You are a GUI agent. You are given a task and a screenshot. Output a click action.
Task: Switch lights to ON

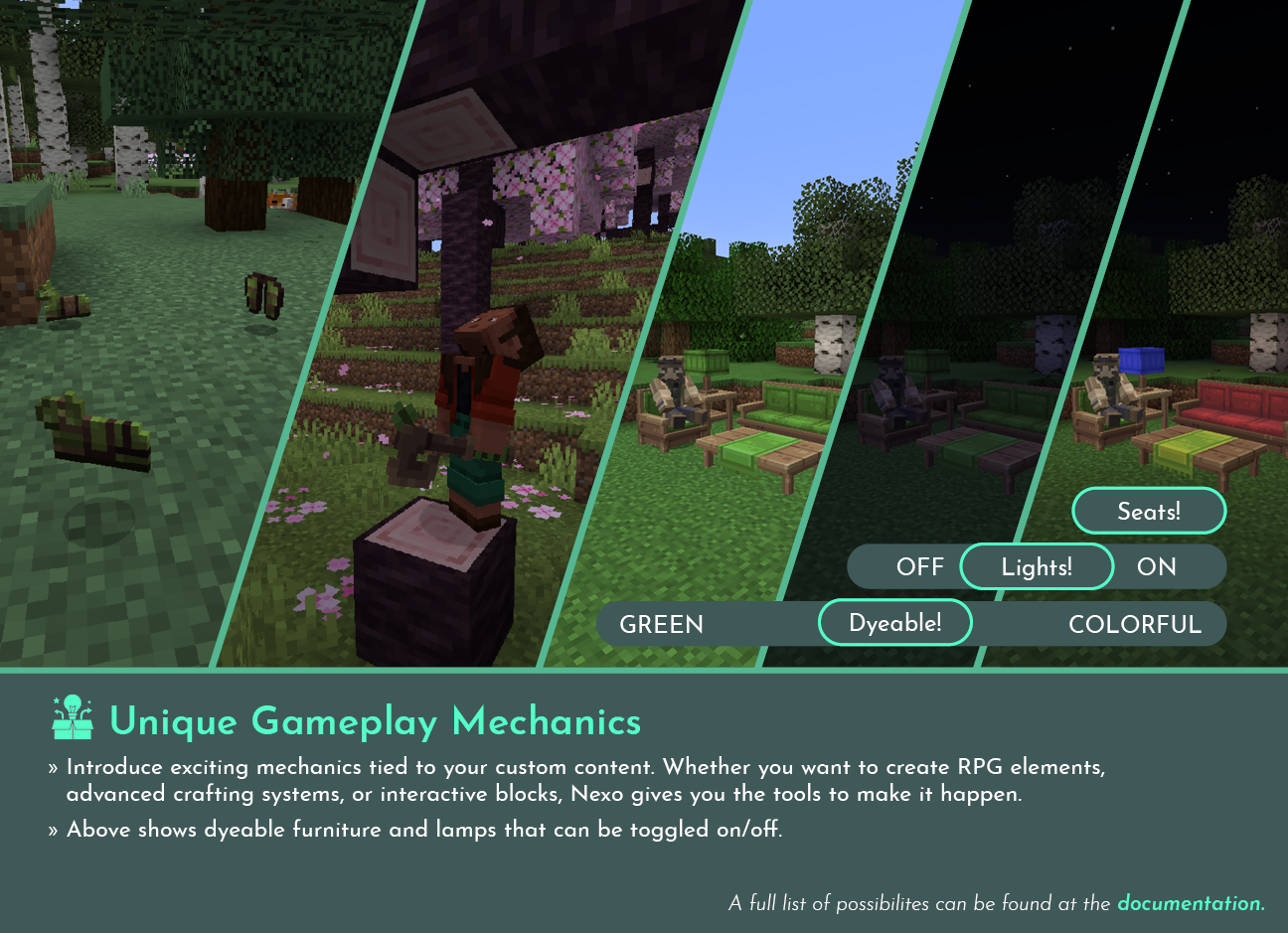click(1157, 567)
